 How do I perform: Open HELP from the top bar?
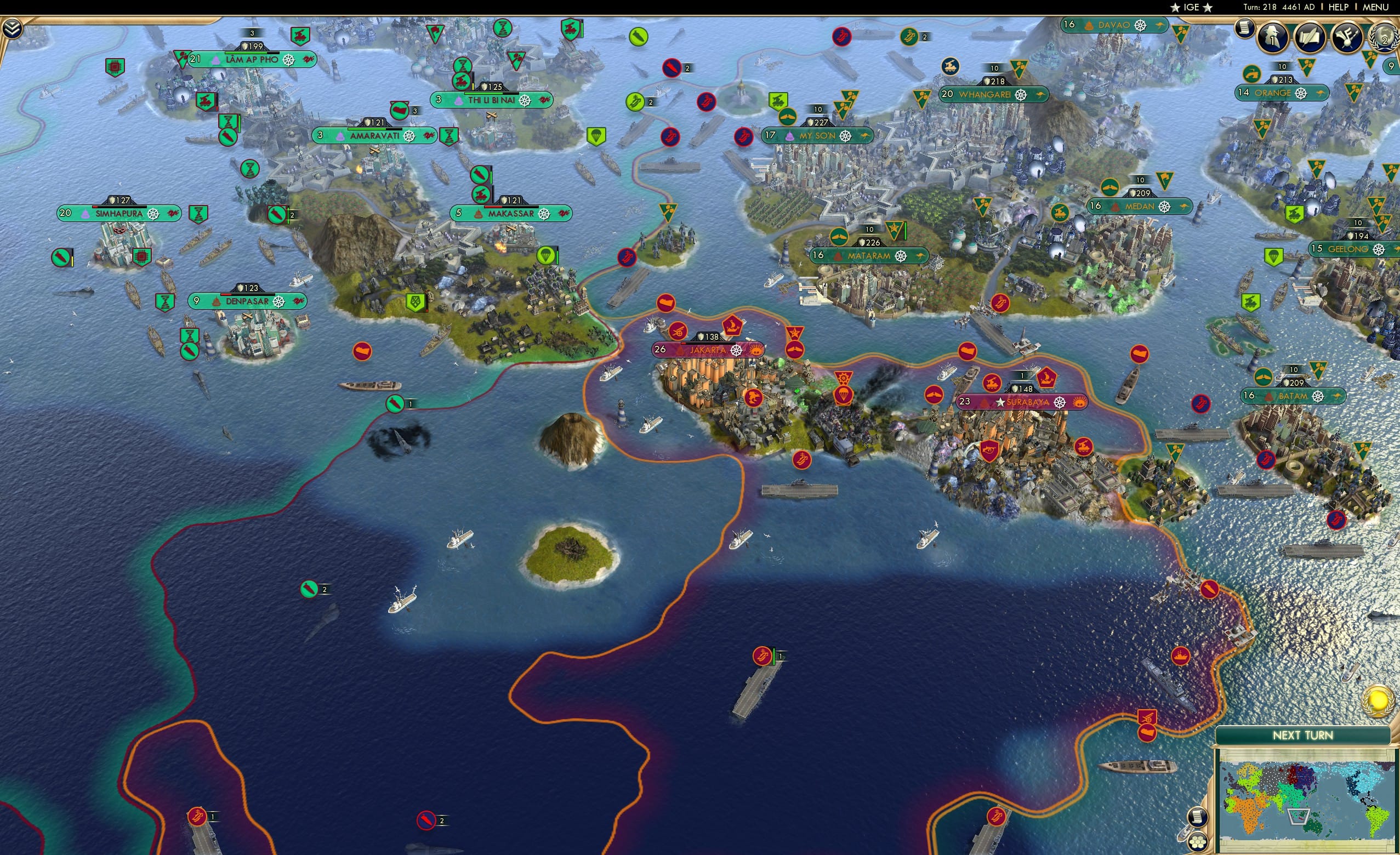coord(1339,7)
